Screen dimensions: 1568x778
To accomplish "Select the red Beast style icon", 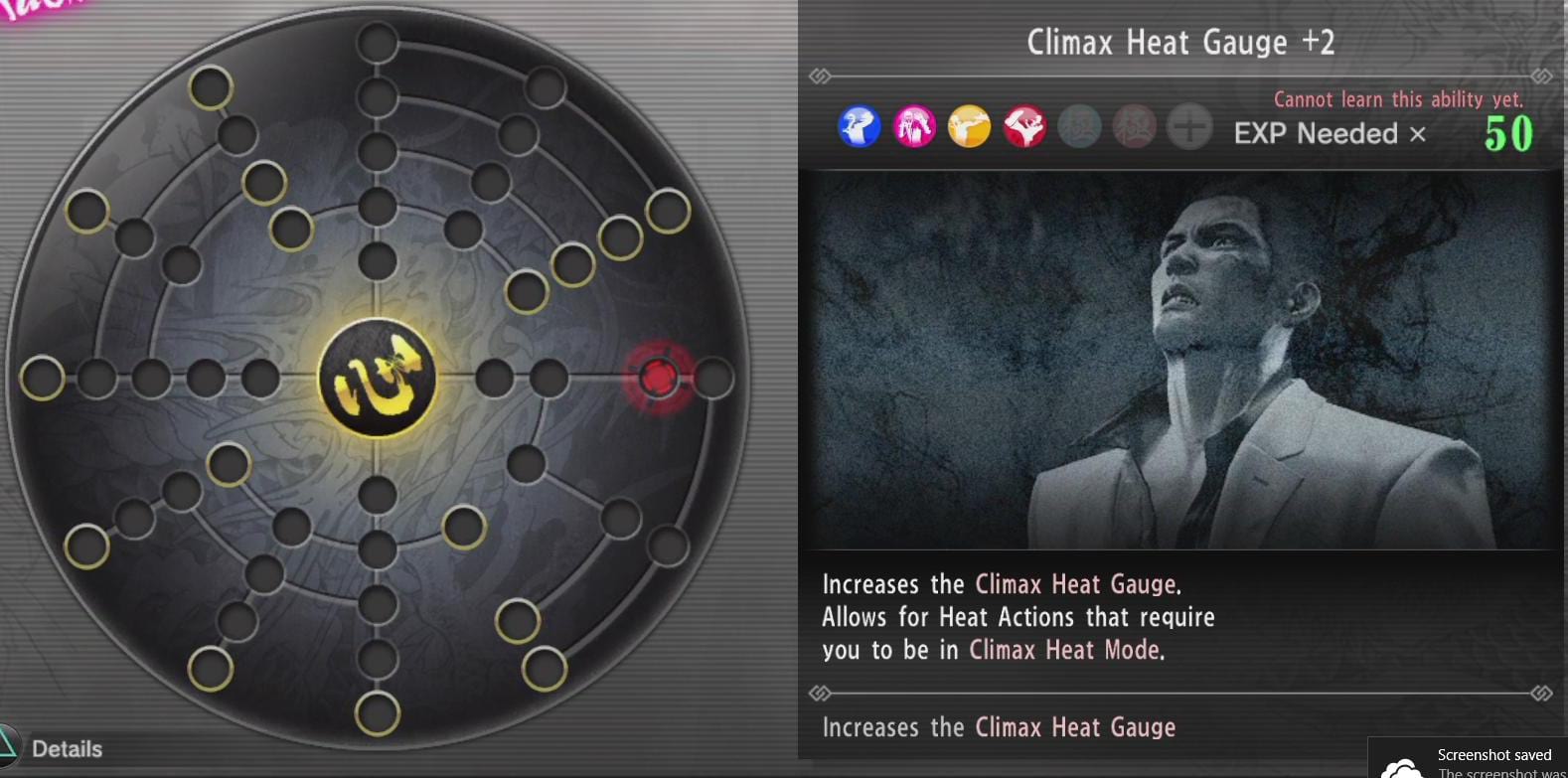I will pyautogui.click(x=1024, y=127).
